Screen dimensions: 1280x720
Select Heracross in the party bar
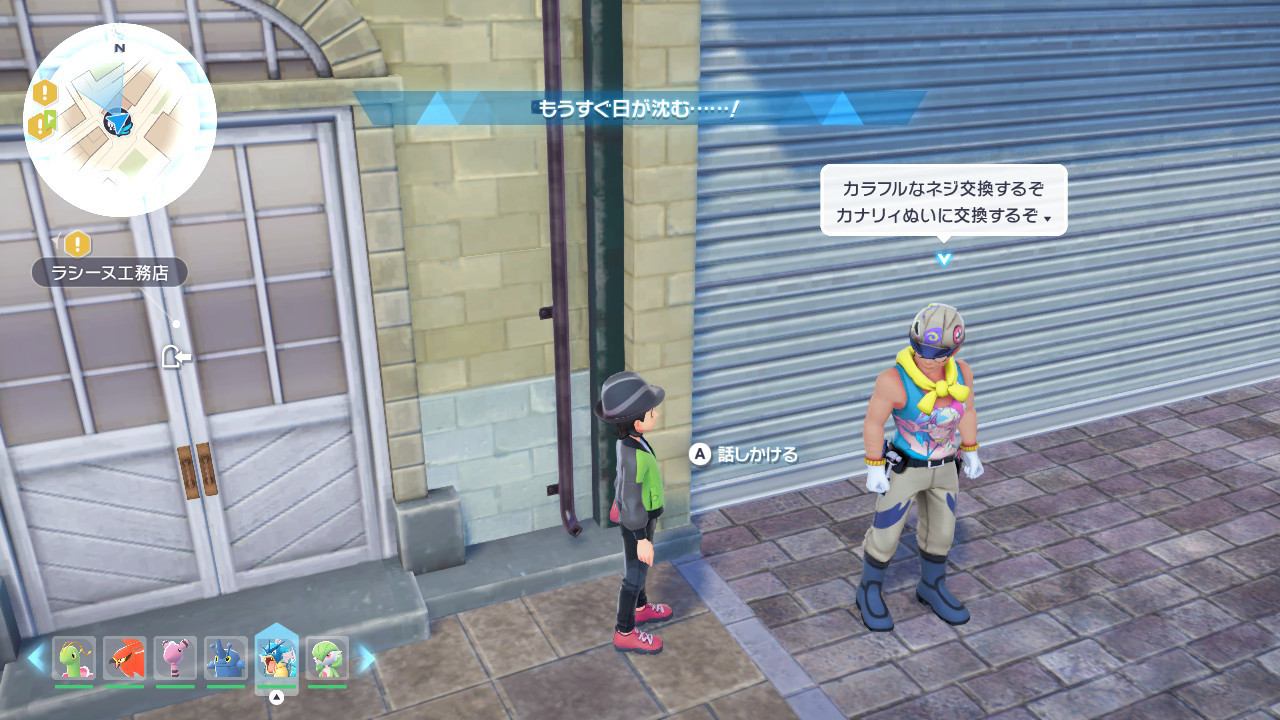[226, 659]
